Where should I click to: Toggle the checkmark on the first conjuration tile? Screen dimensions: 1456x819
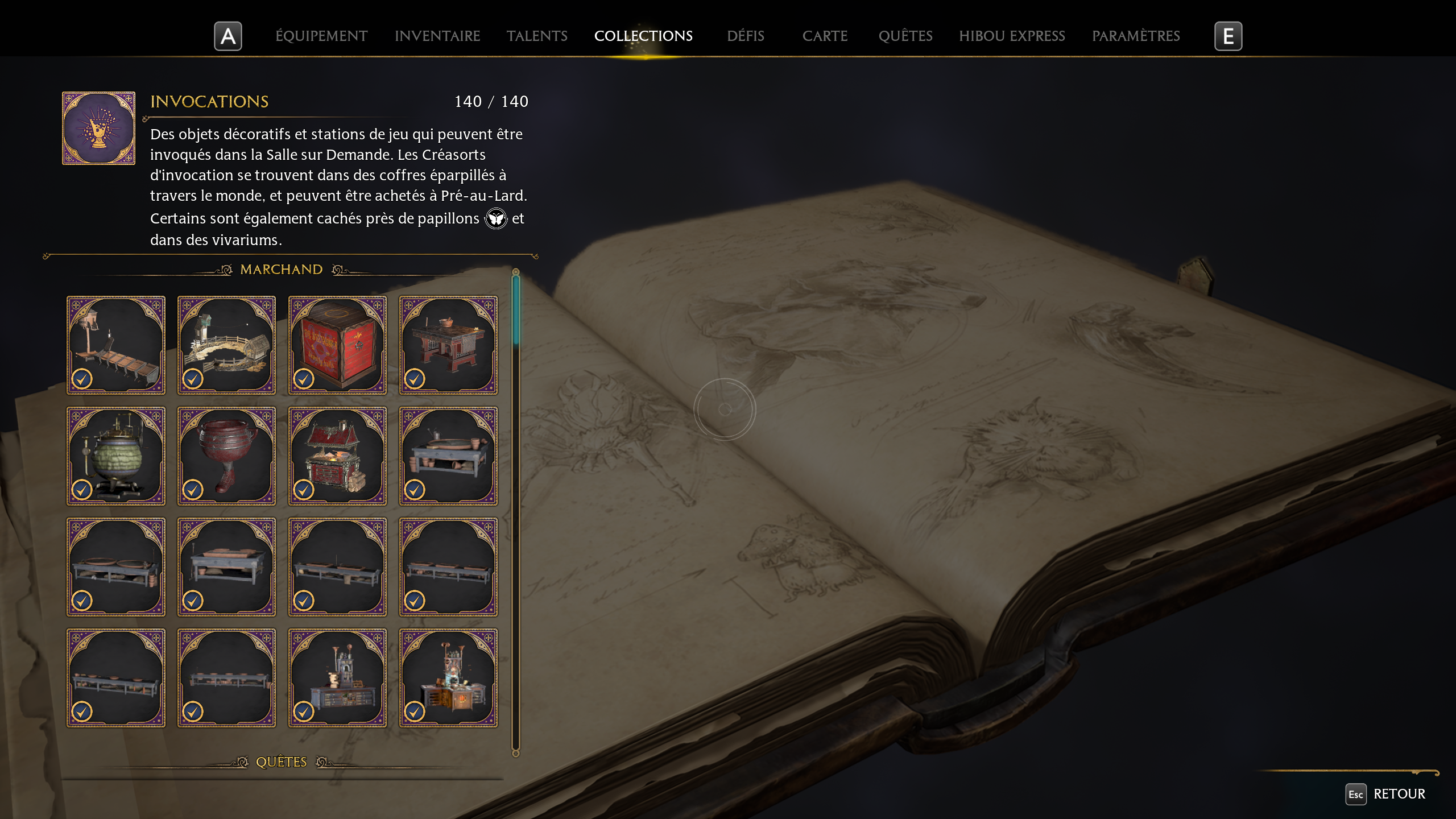[x=84, y=380]
